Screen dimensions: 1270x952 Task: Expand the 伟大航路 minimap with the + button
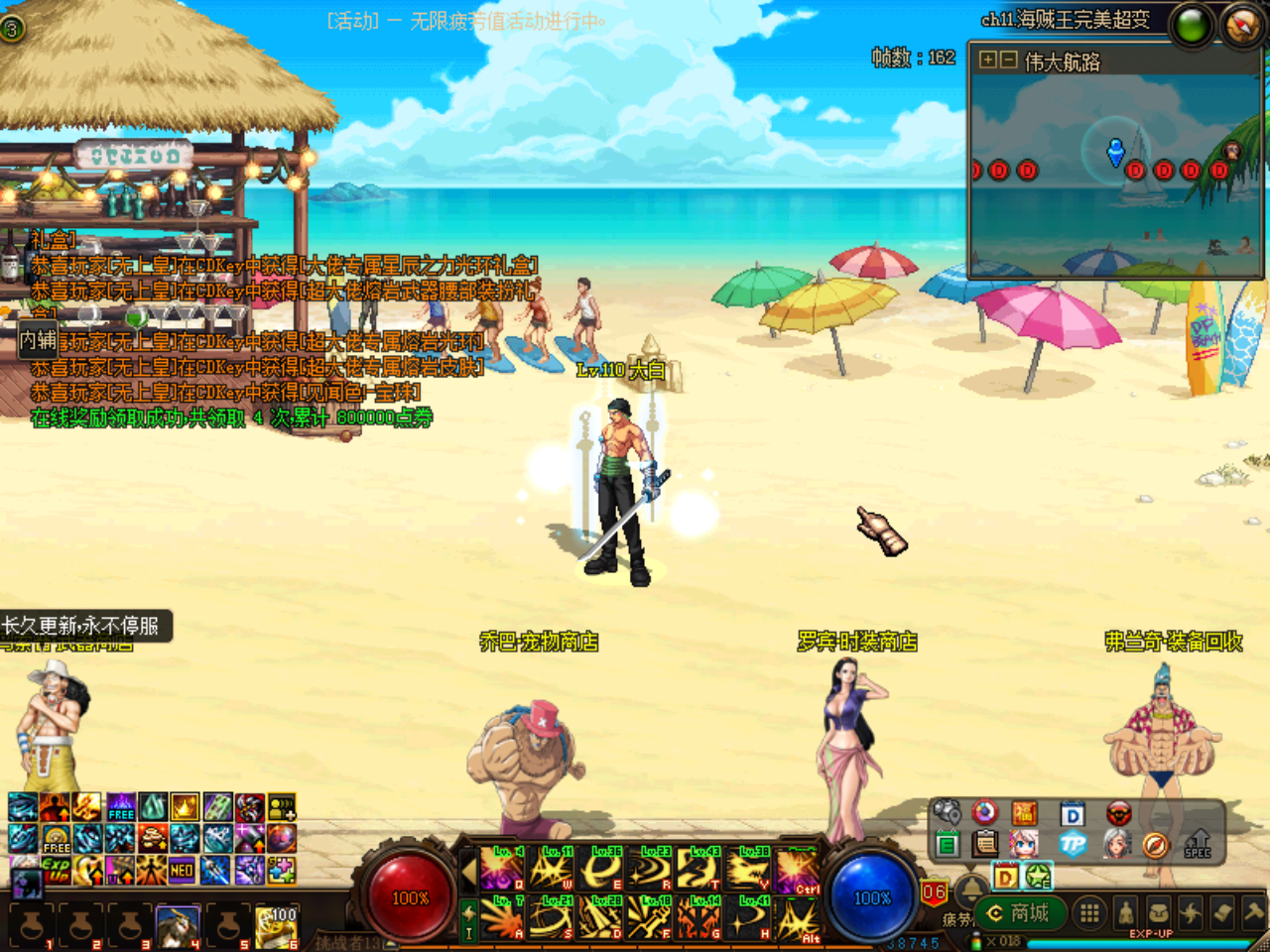(987, 59)
